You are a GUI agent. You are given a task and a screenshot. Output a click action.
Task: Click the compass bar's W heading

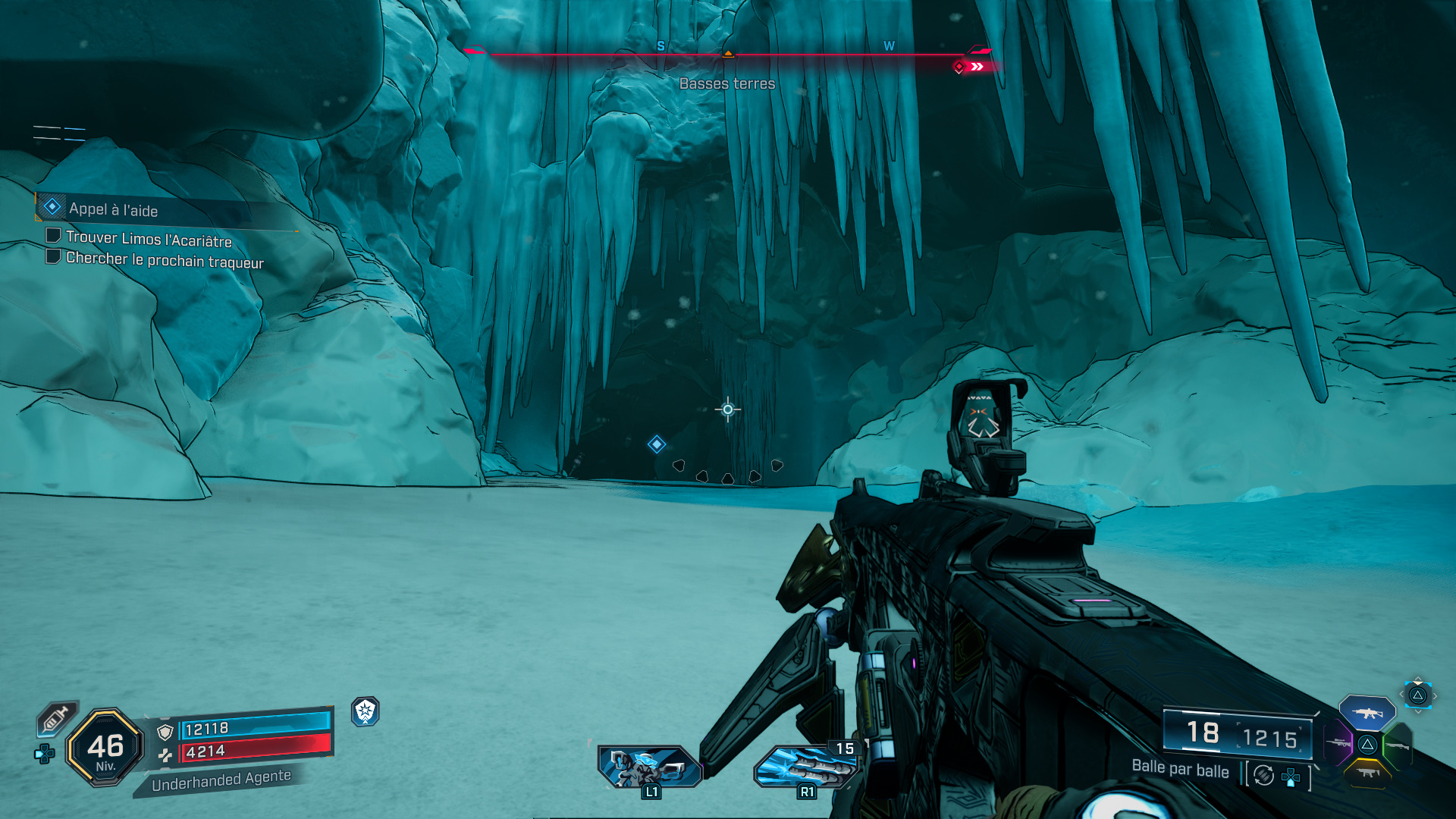pos(889,46)
